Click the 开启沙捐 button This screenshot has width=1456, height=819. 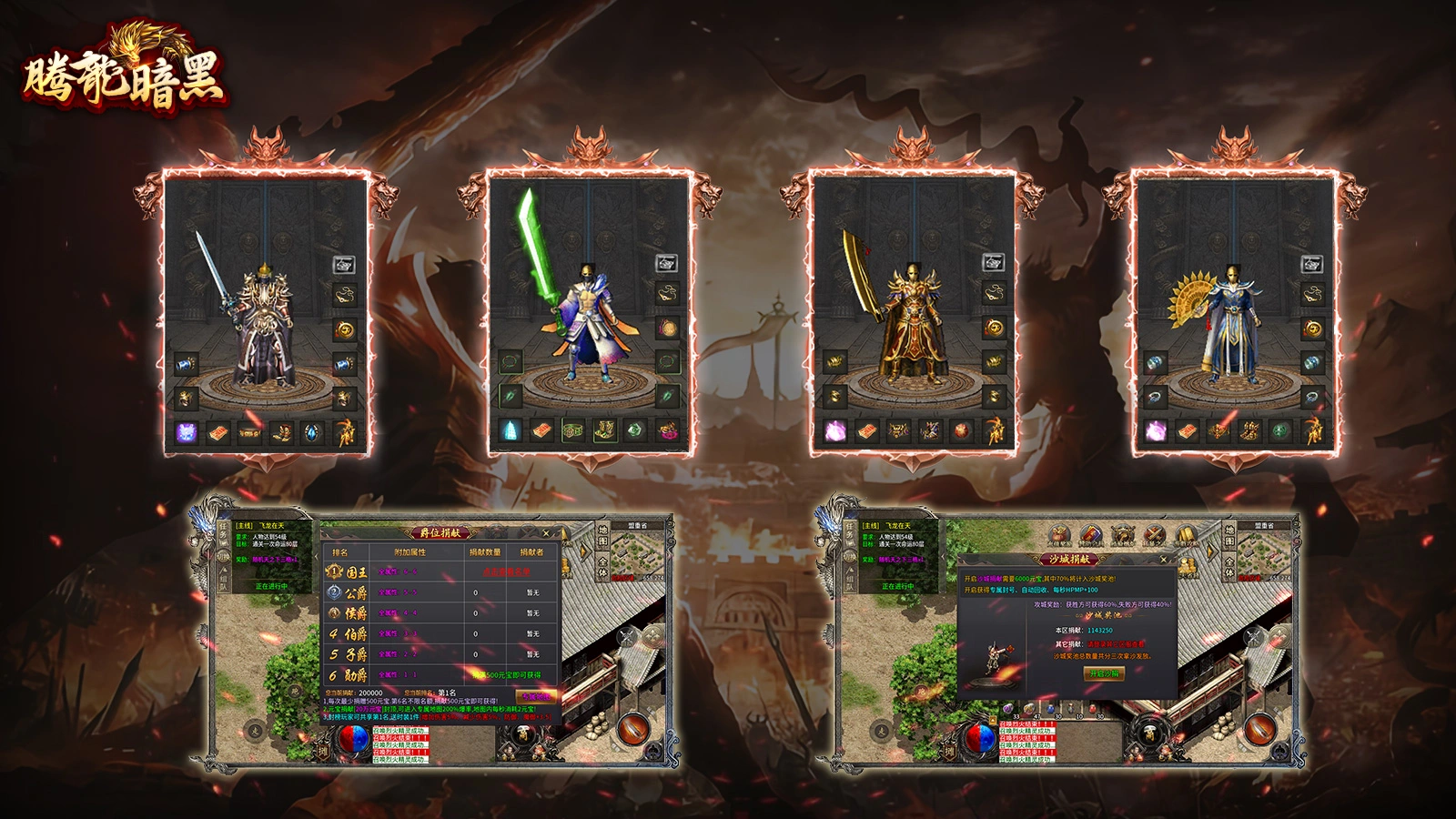coord(1104,673)
